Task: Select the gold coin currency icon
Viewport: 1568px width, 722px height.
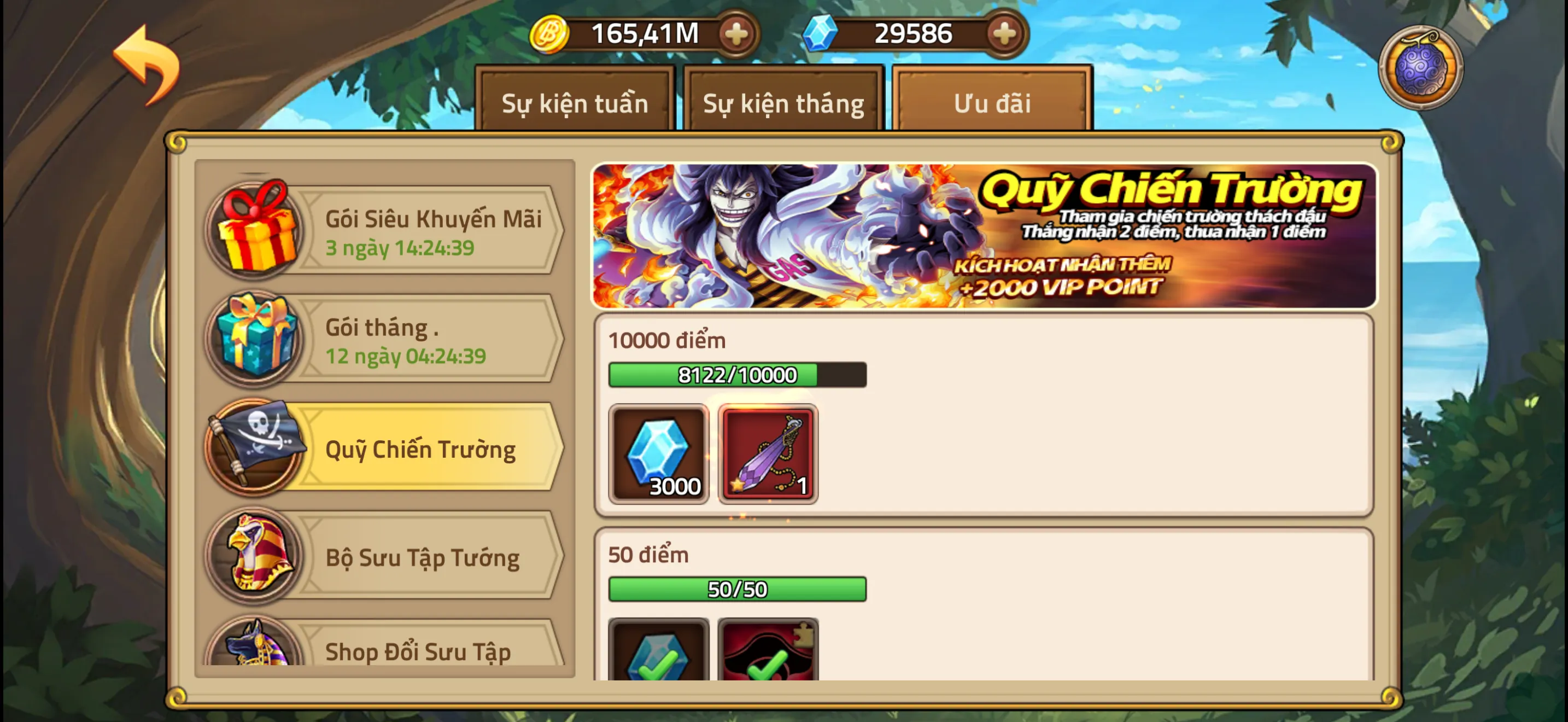Action: pos(551,33)
